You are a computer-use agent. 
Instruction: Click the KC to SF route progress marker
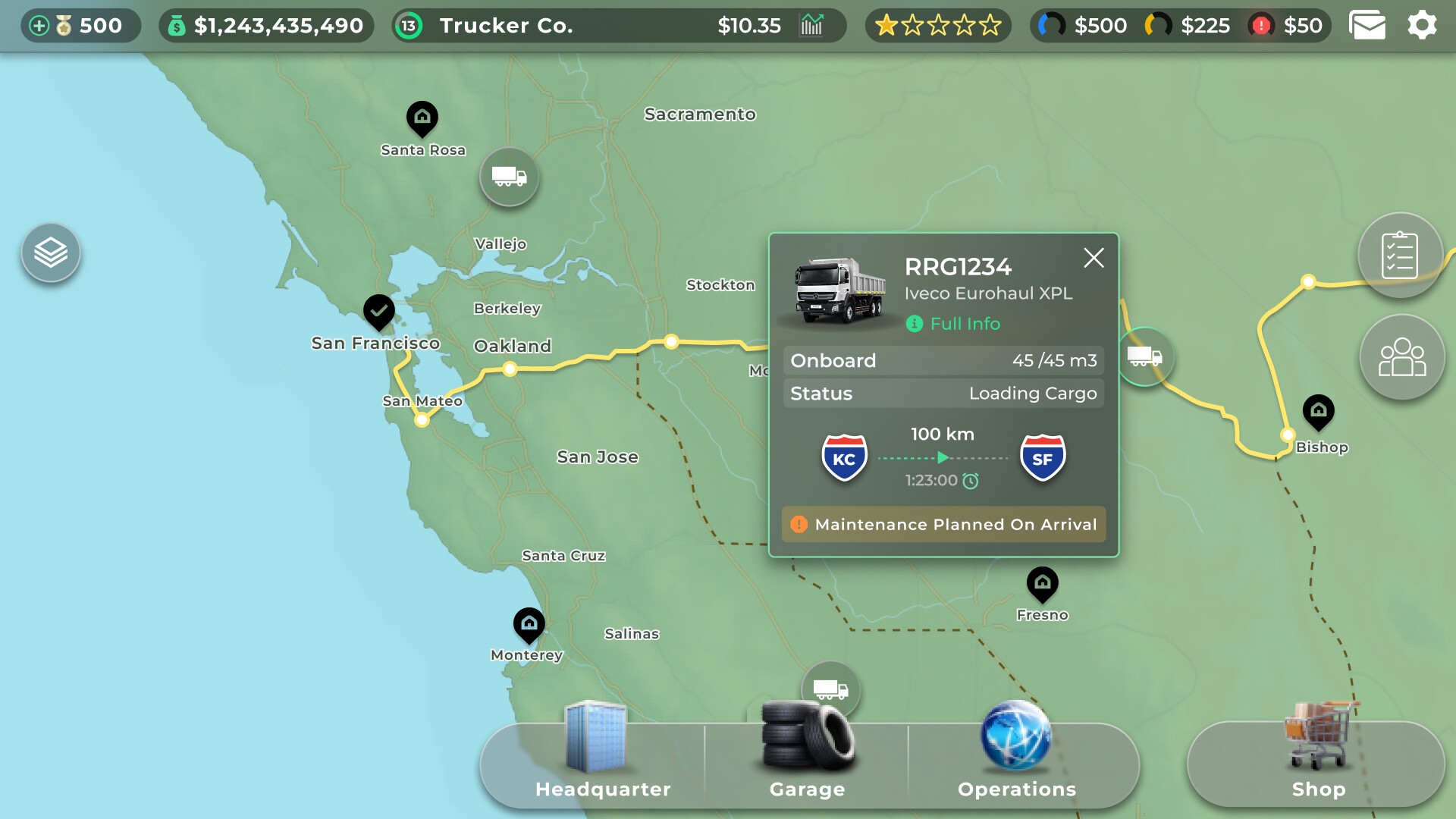943,457
